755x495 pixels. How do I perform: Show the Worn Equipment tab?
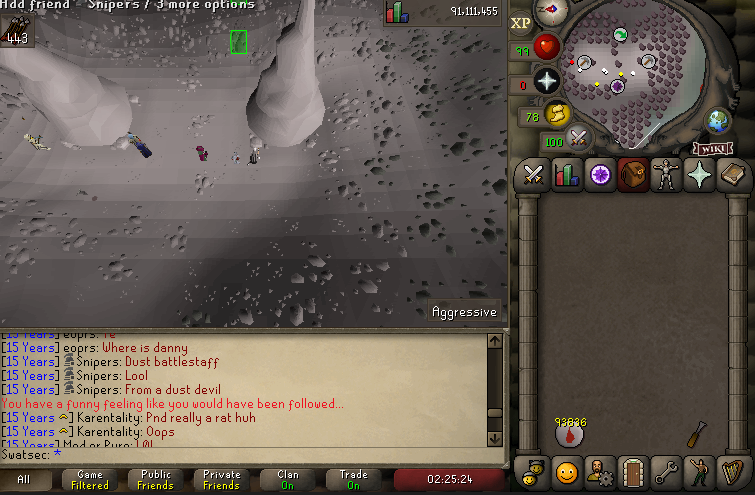click(665, 176)
